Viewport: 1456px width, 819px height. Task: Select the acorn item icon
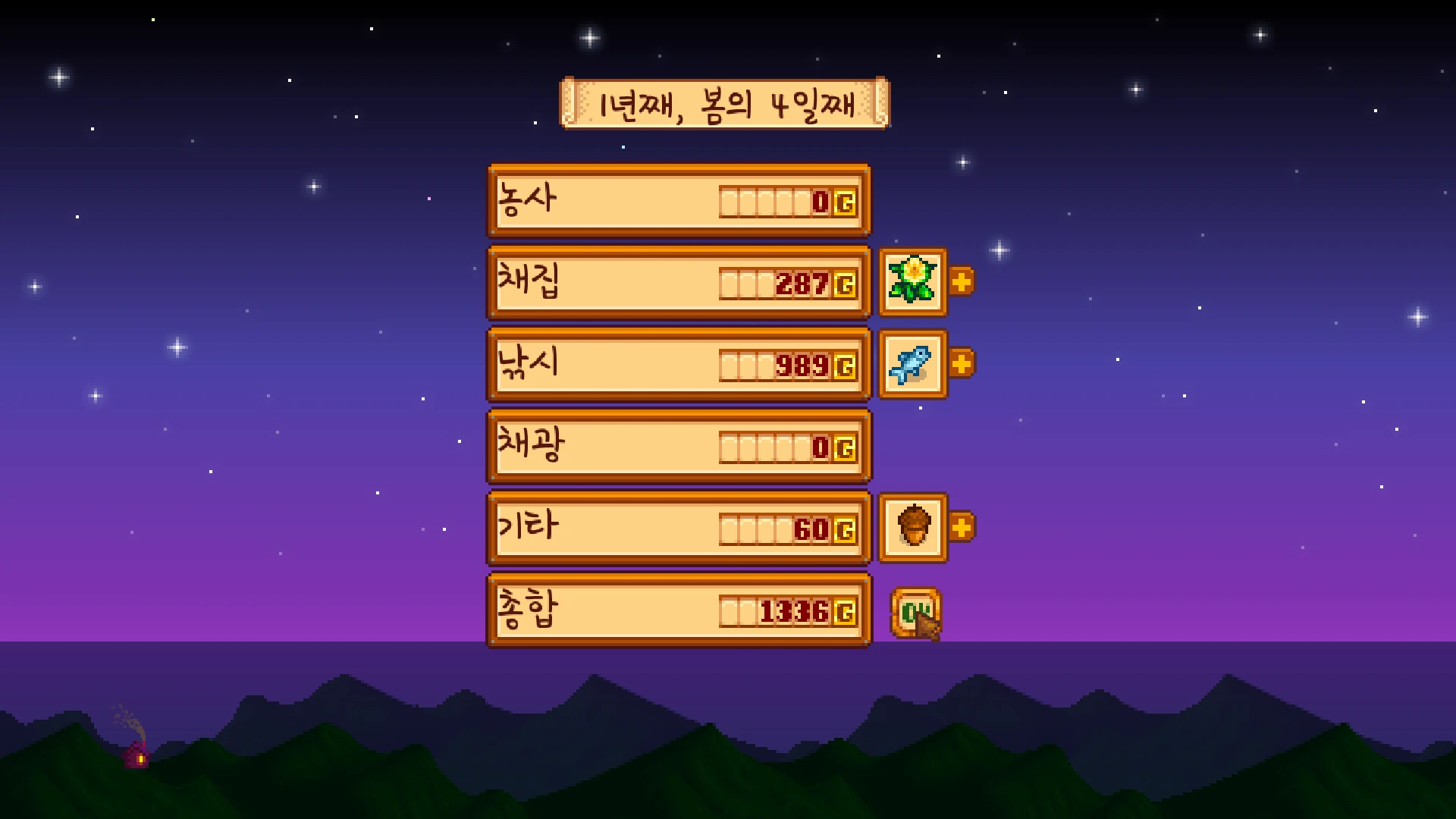click(912, 527)
